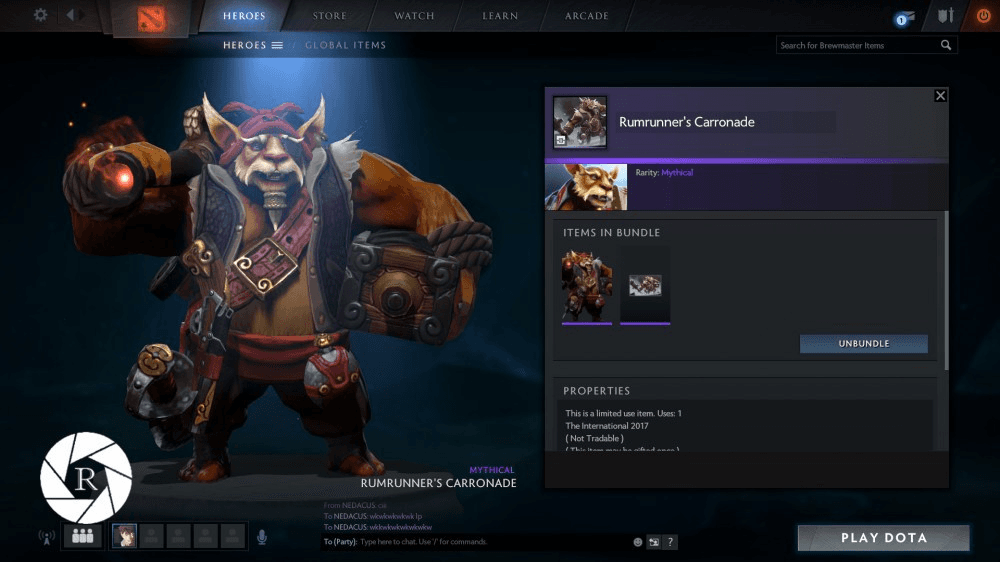Go to the Learn tab
1000x562 pixels.
point(500,16)
